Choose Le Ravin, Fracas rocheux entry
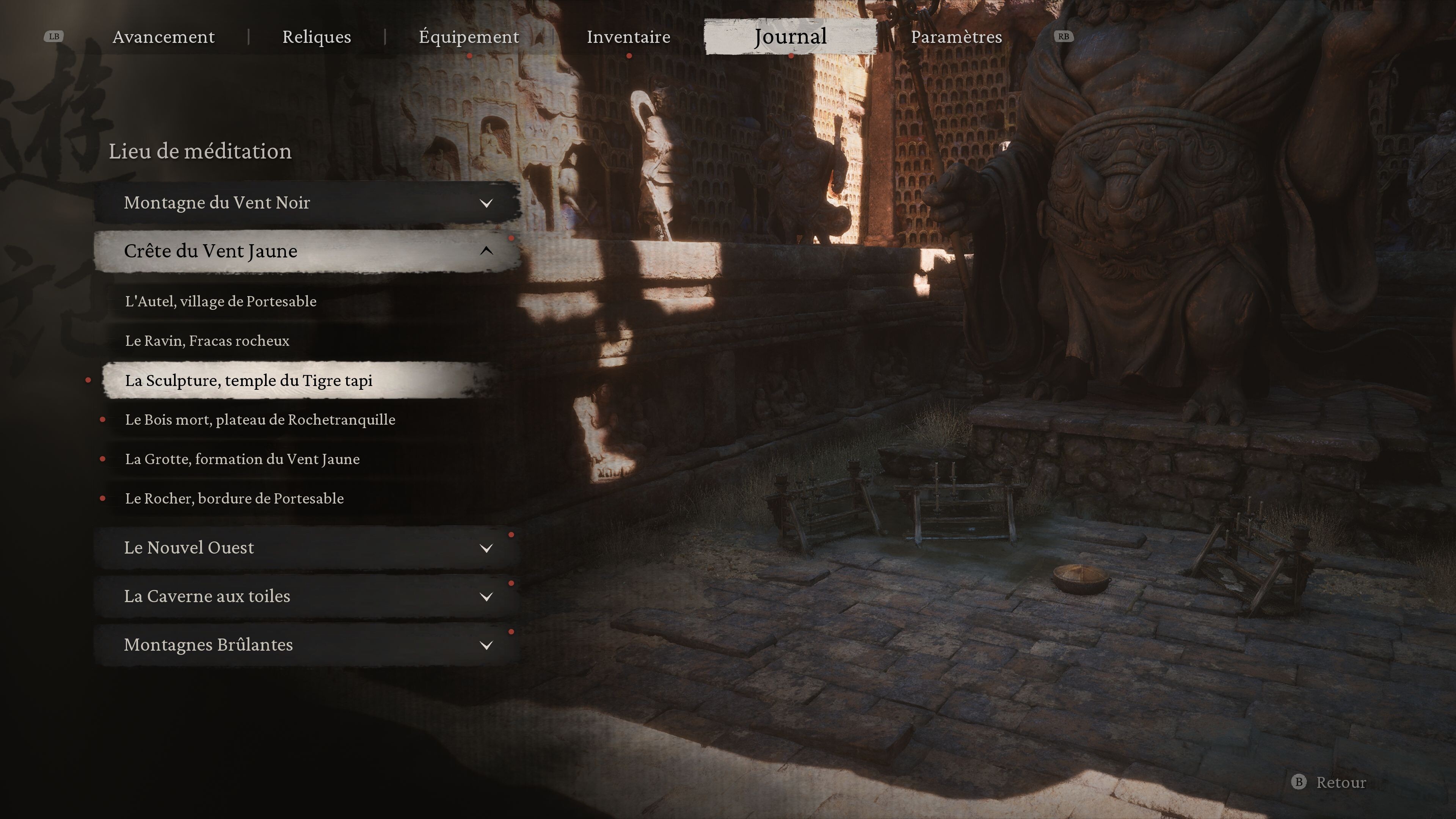 207,341
